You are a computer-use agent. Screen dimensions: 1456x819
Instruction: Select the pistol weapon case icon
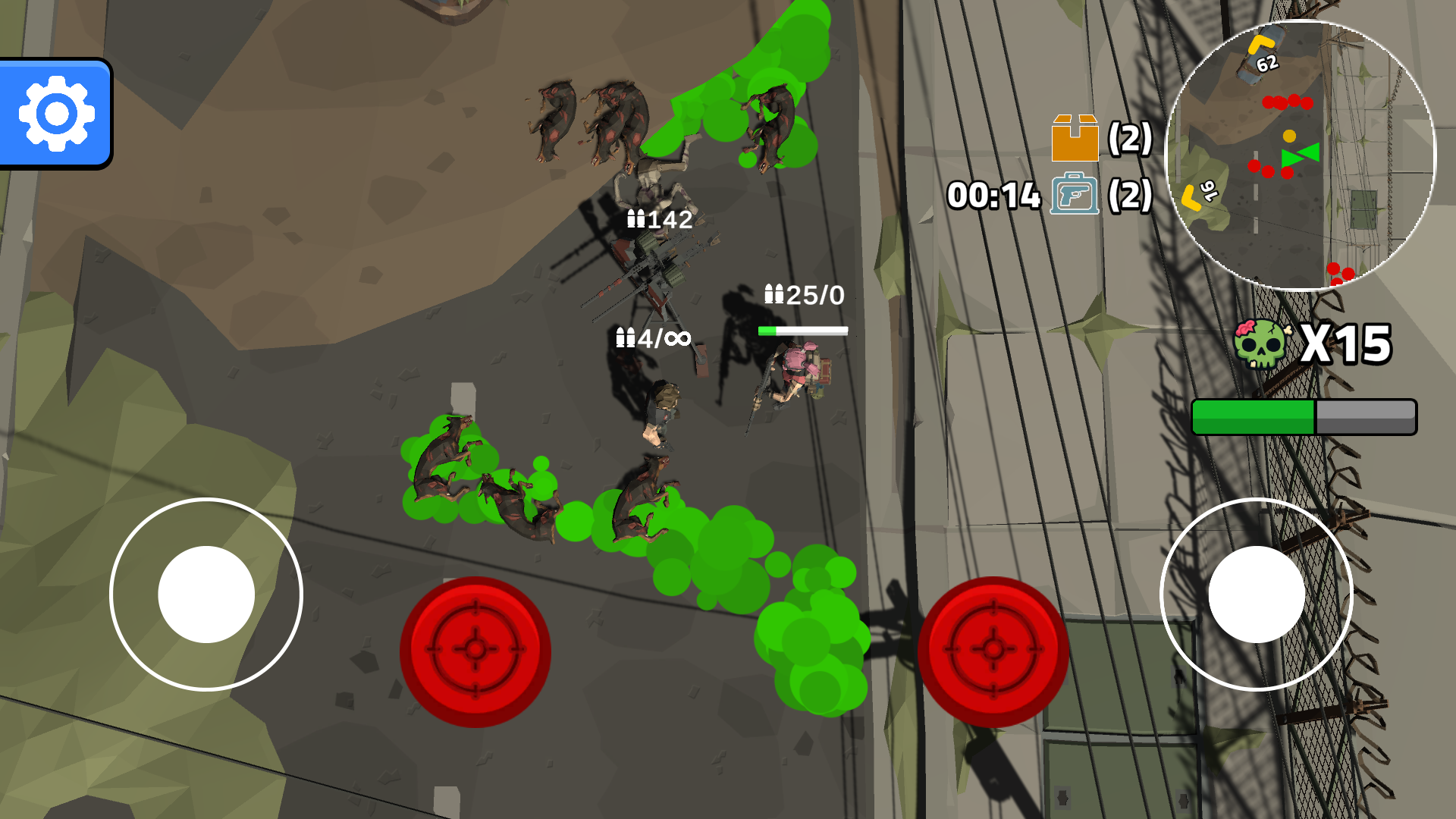coord(1075,194)
